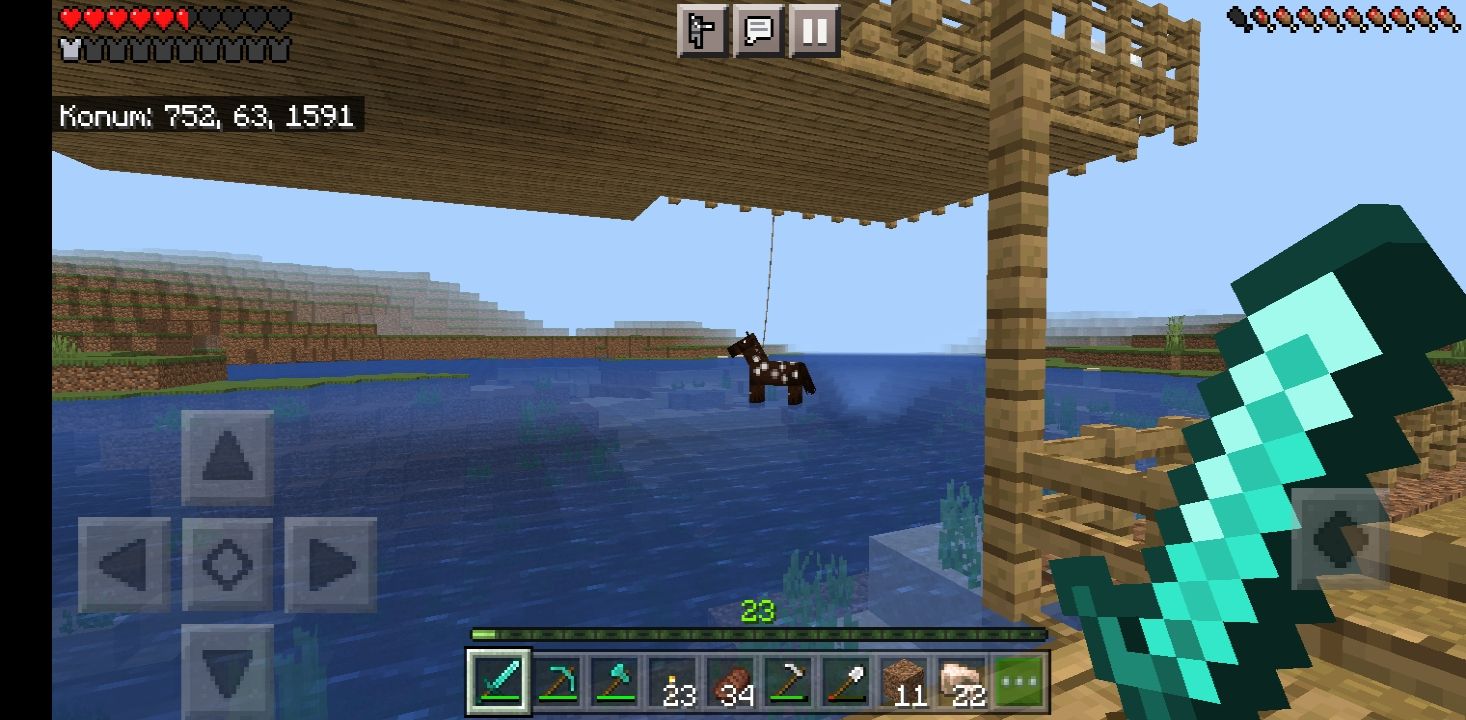Tap the center diamond of the d-pad

point(228,565)
